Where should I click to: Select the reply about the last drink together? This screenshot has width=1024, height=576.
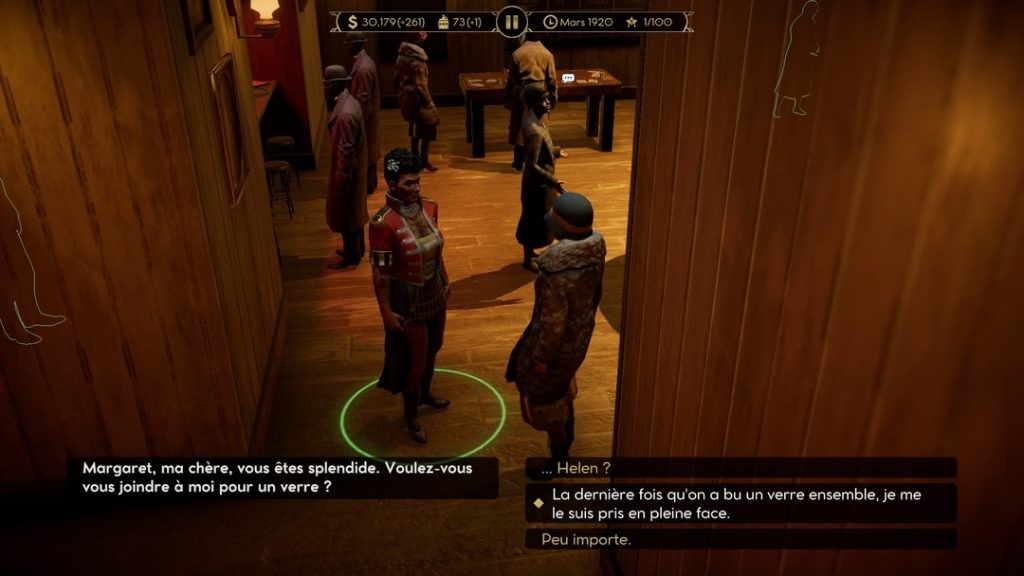pyautogui.click(x=740, y=503)
